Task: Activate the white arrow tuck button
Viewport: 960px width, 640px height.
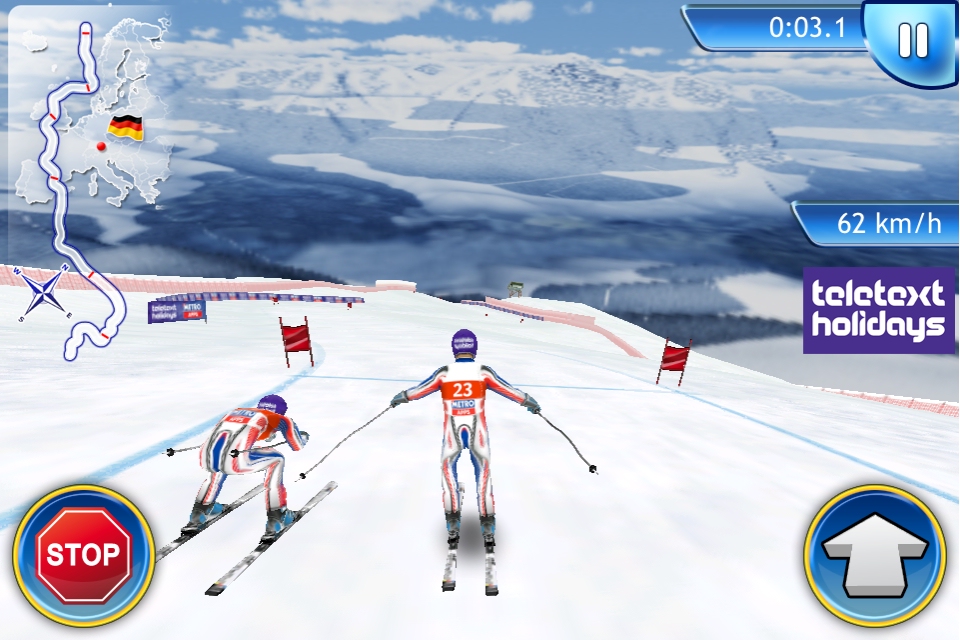Action: point(875,555)
